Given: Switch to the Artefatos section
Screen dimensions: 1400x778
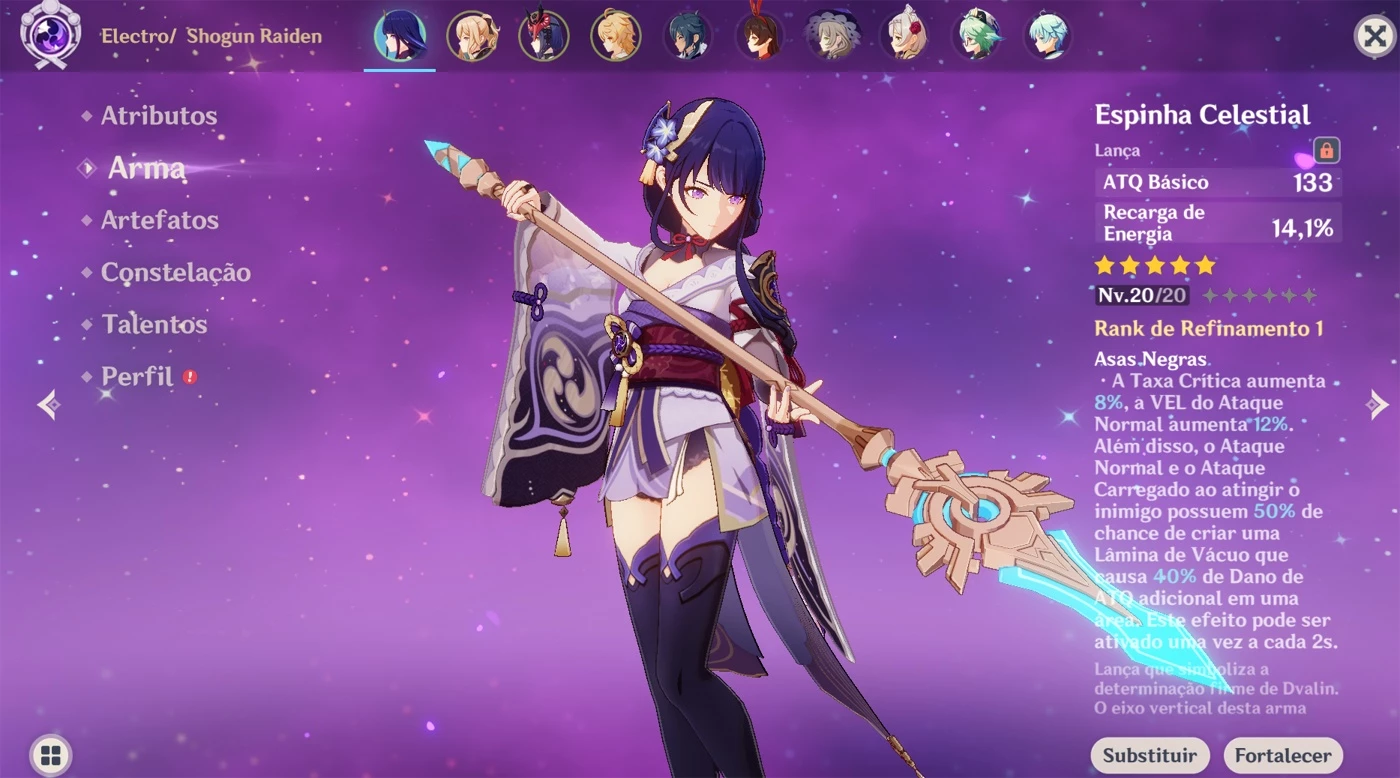Looking at the screenshot, I should coord(161,220).
